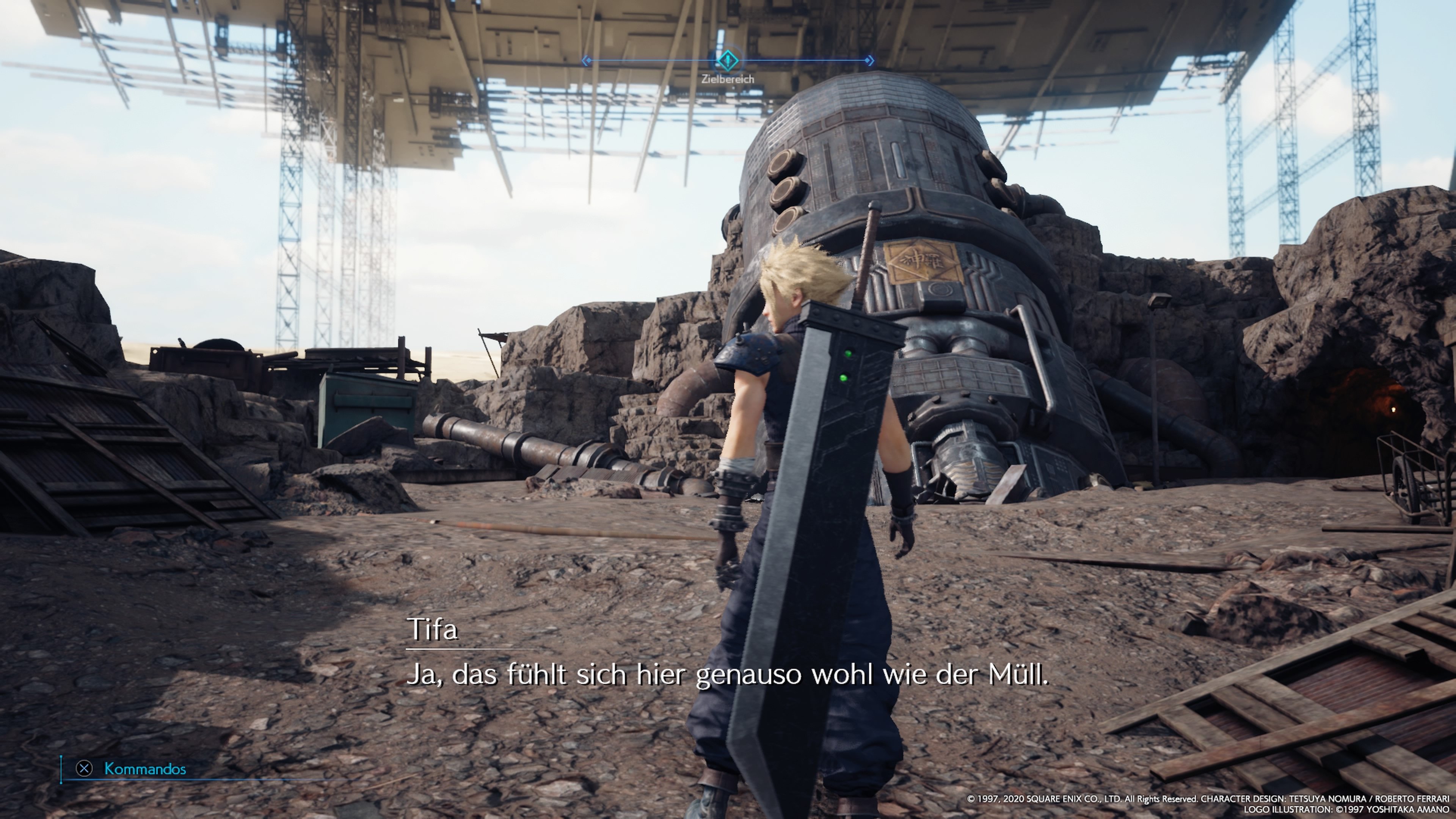Click the left arrow of the objective tracker
This screenshot has width=1456, height=819.
click(586, 60)
